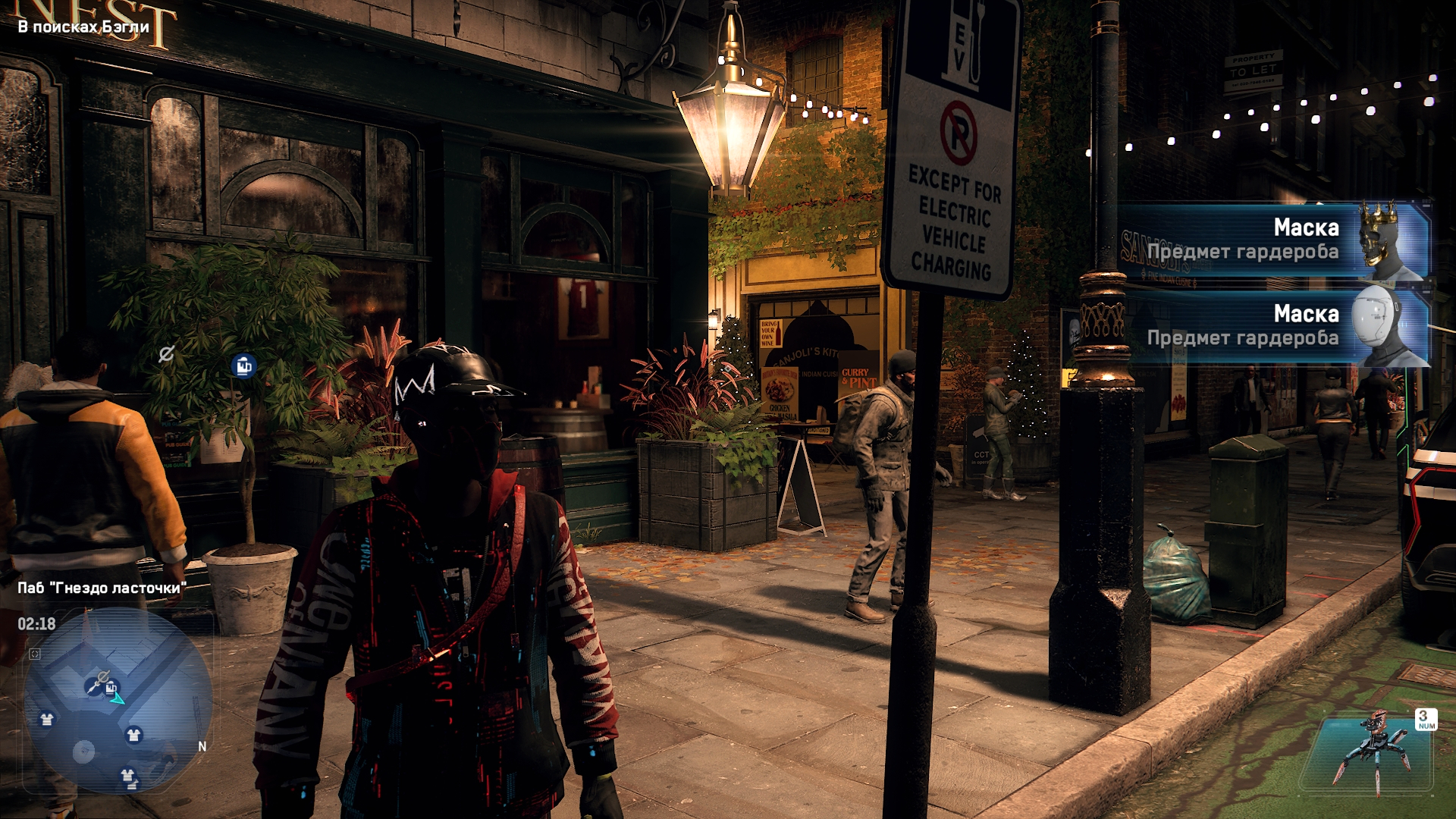The image size is (1456, 819).
Task: Select the golden crown mask notification
Action: pos(1274,240)
